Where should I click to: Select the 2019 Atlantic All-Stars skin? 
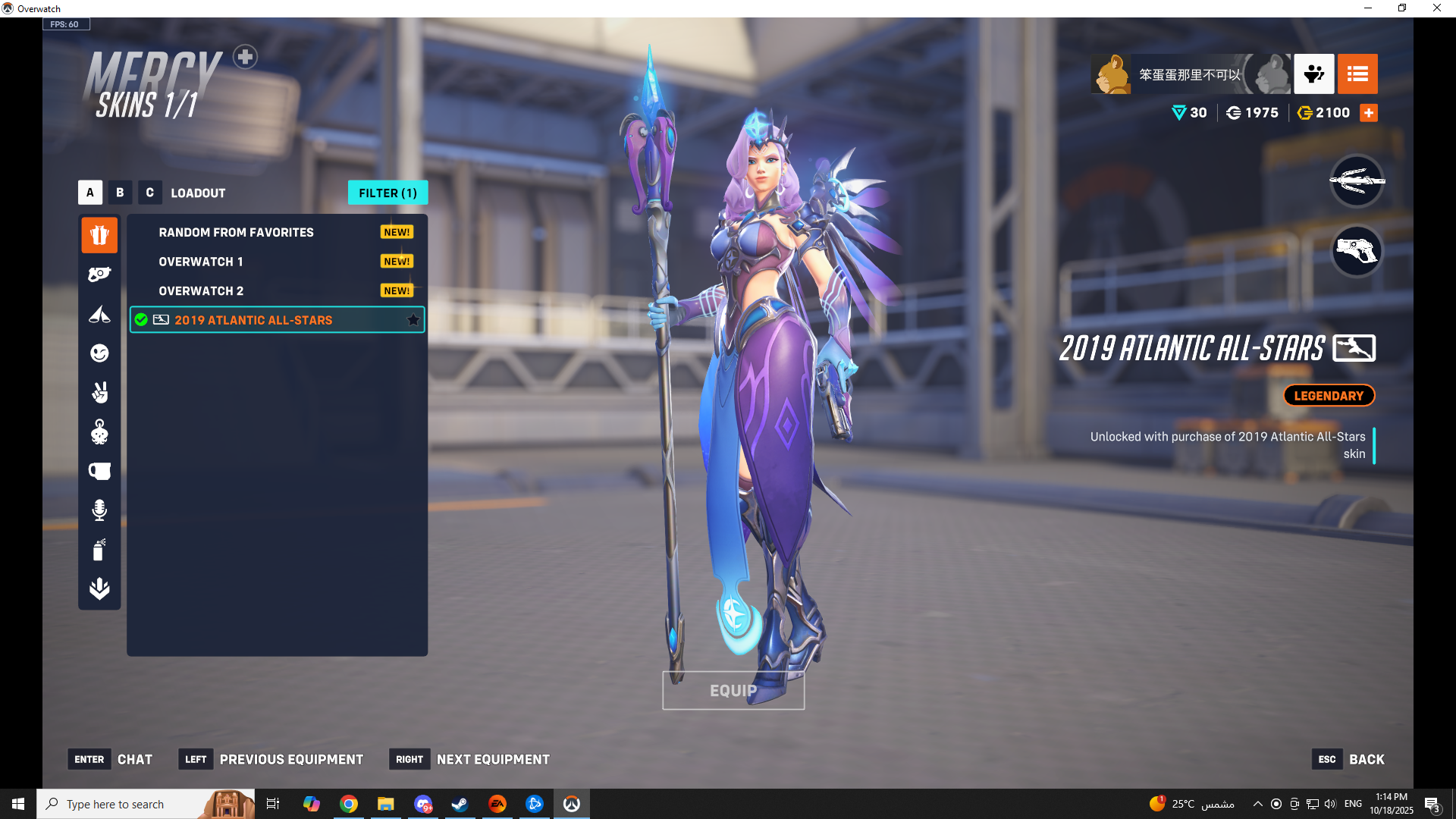coord(253,320)
